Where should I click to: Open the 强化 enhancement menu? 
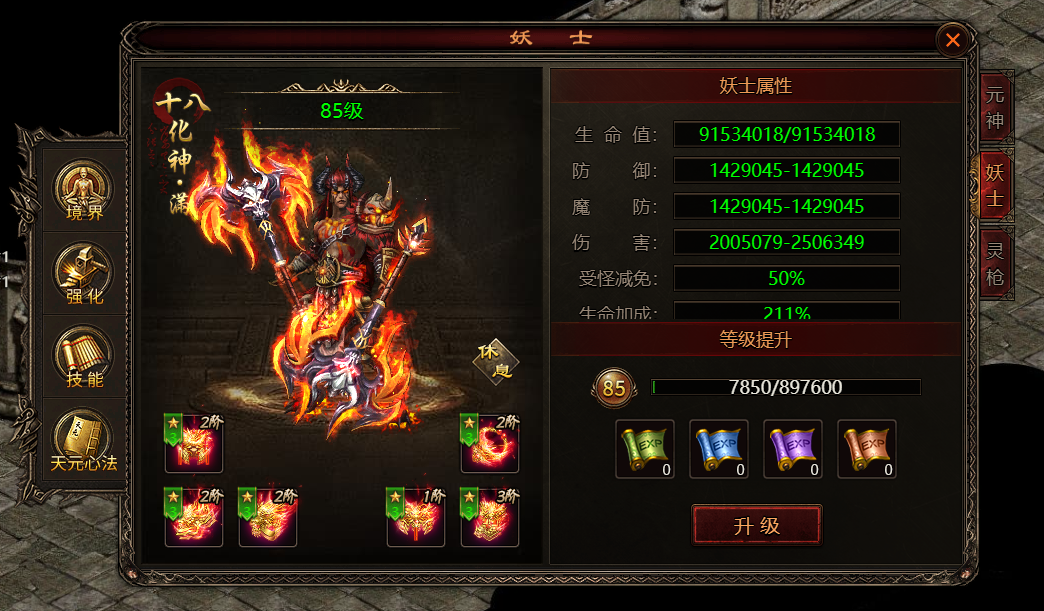(84, 275)
